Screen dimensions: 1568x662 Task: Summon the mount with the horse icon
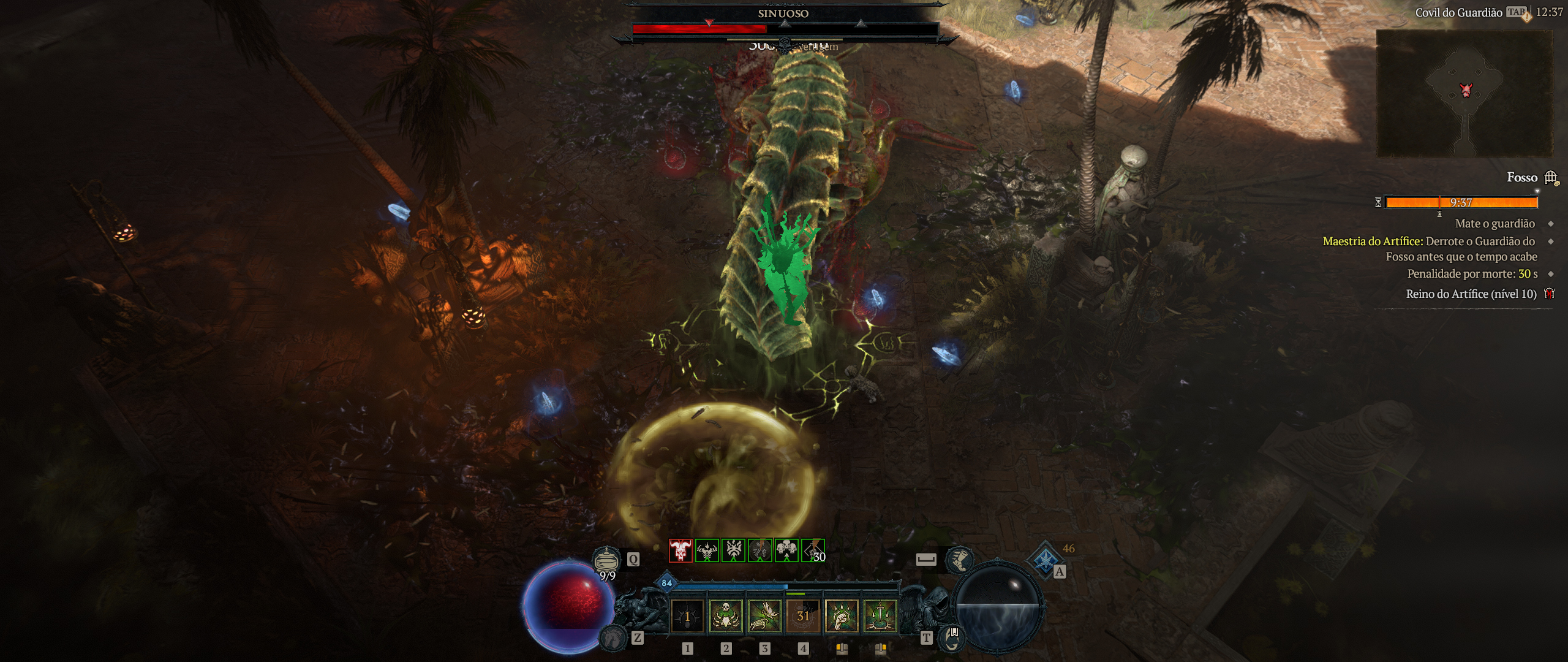613,638
